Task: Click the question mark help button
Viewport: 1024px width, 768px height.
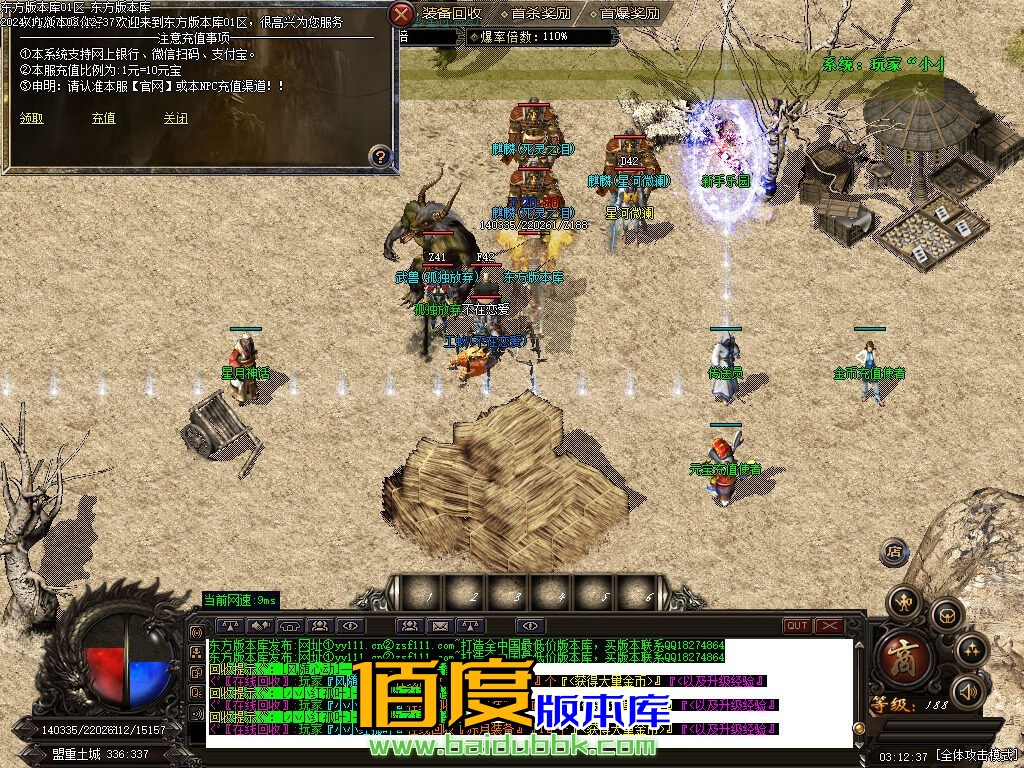Action: coord(380,156)
